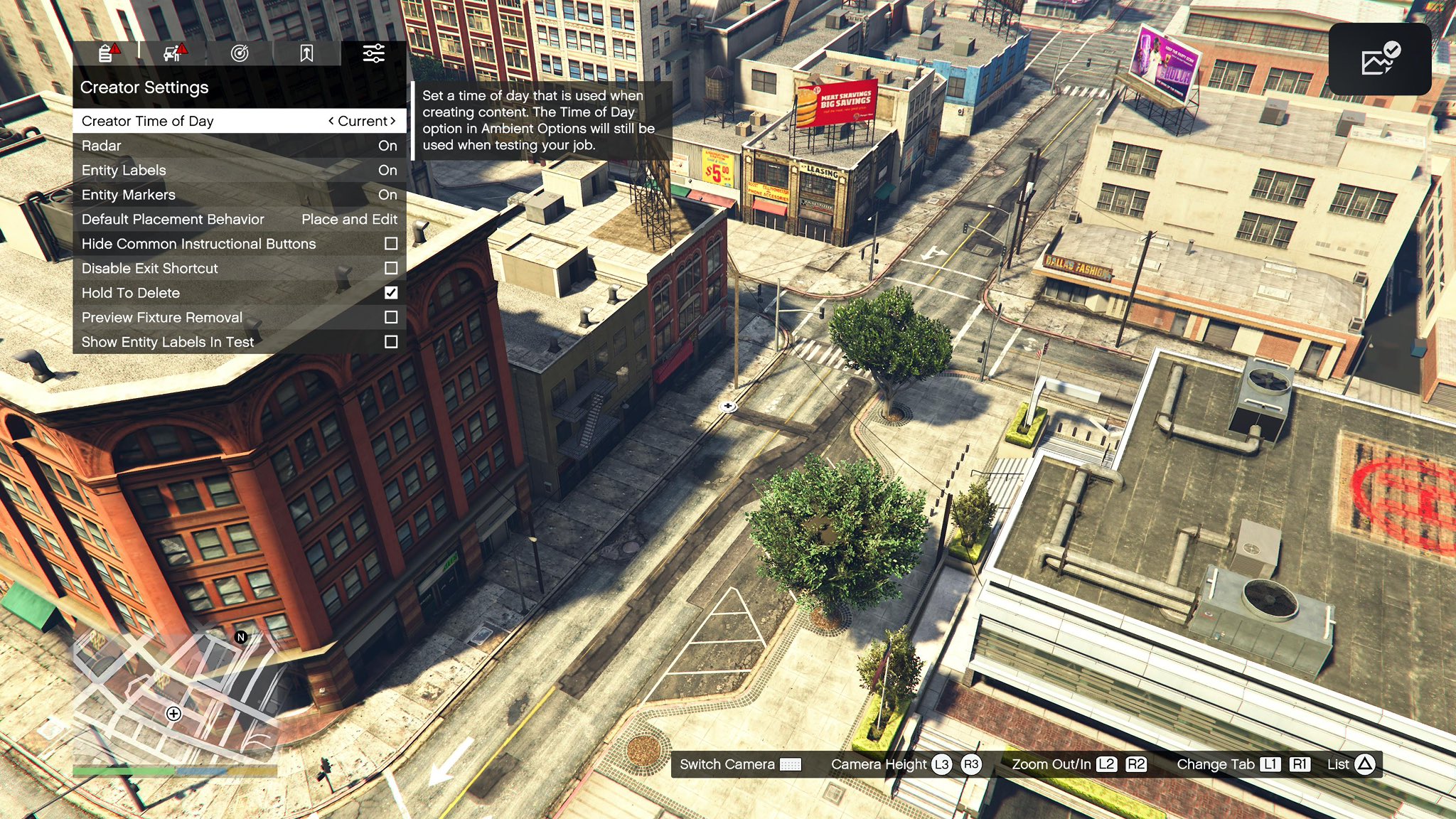Open the screenshot saved notification

1379,60
